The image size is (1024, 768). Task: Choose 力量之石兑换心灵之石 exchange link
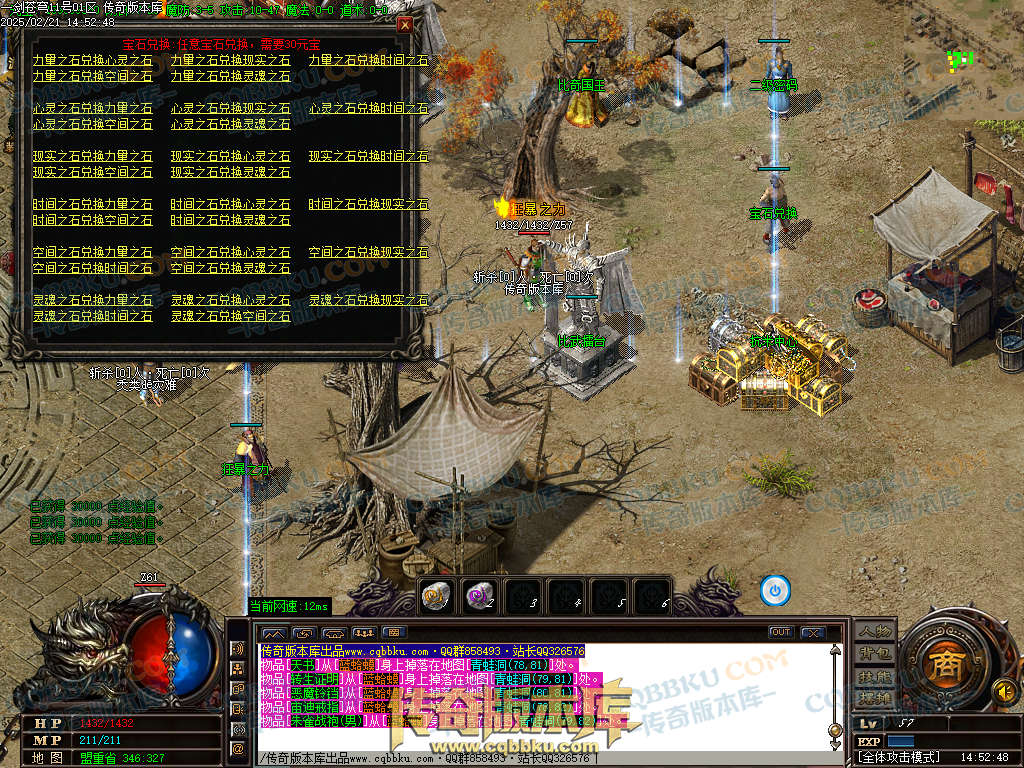click(x=92, y=60)
